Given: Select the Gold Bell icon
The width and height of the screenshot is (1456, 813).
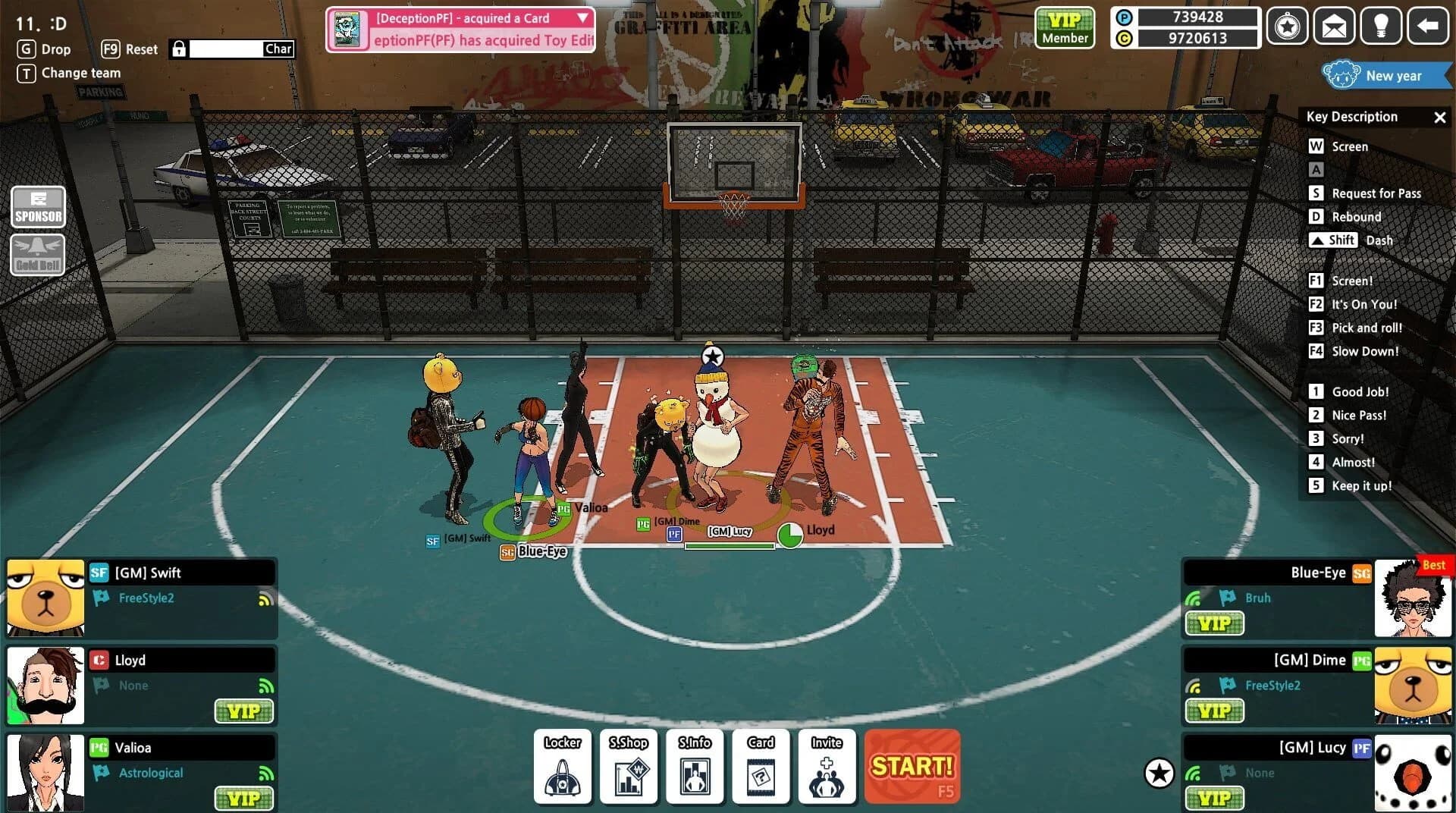Looking at the screenshot, I should click(x=37, y=254).
